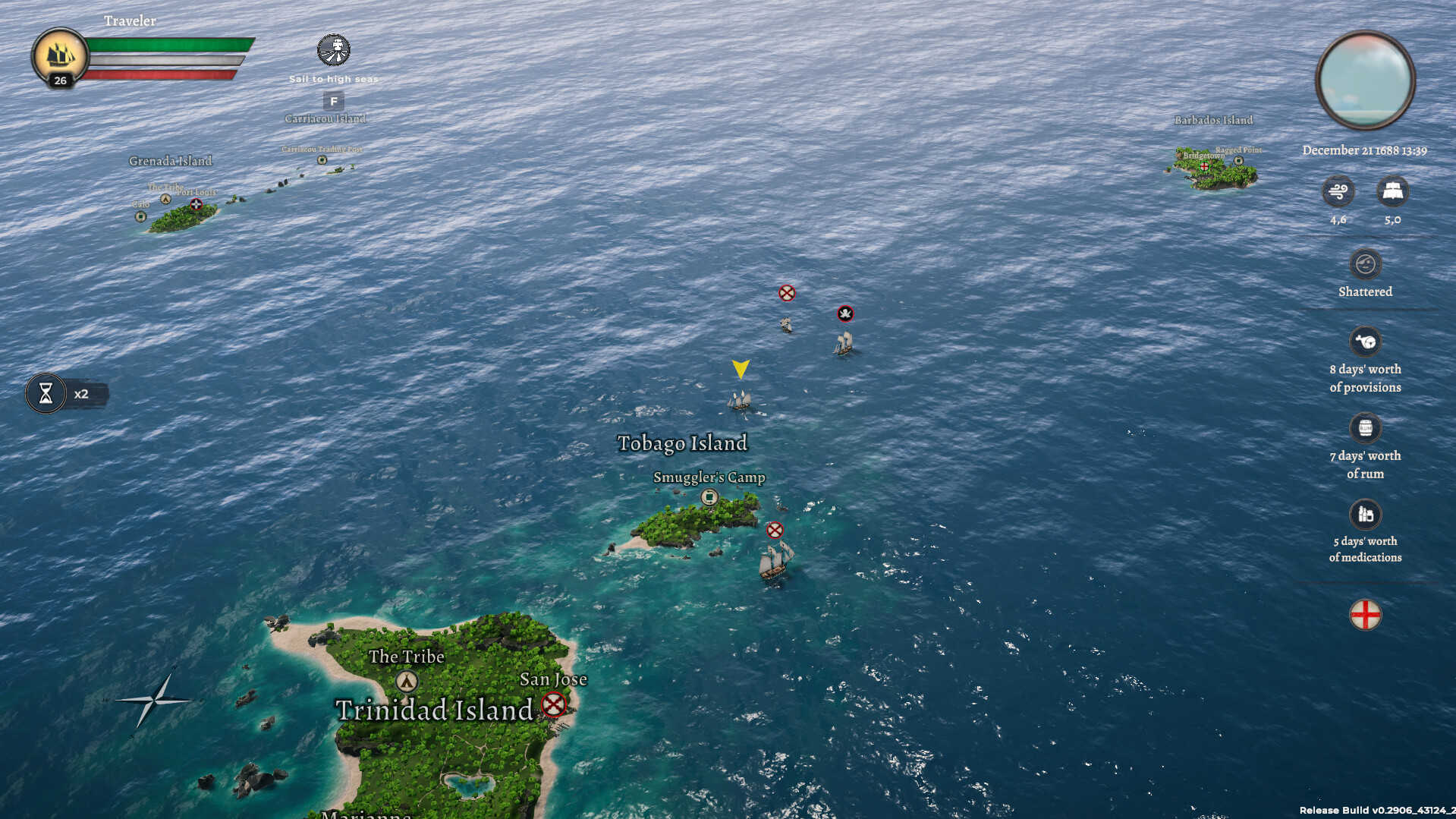Screen dimensions: 1456x819
Task: Click the medications bottle icon
Action: [x=1365, y=512]
